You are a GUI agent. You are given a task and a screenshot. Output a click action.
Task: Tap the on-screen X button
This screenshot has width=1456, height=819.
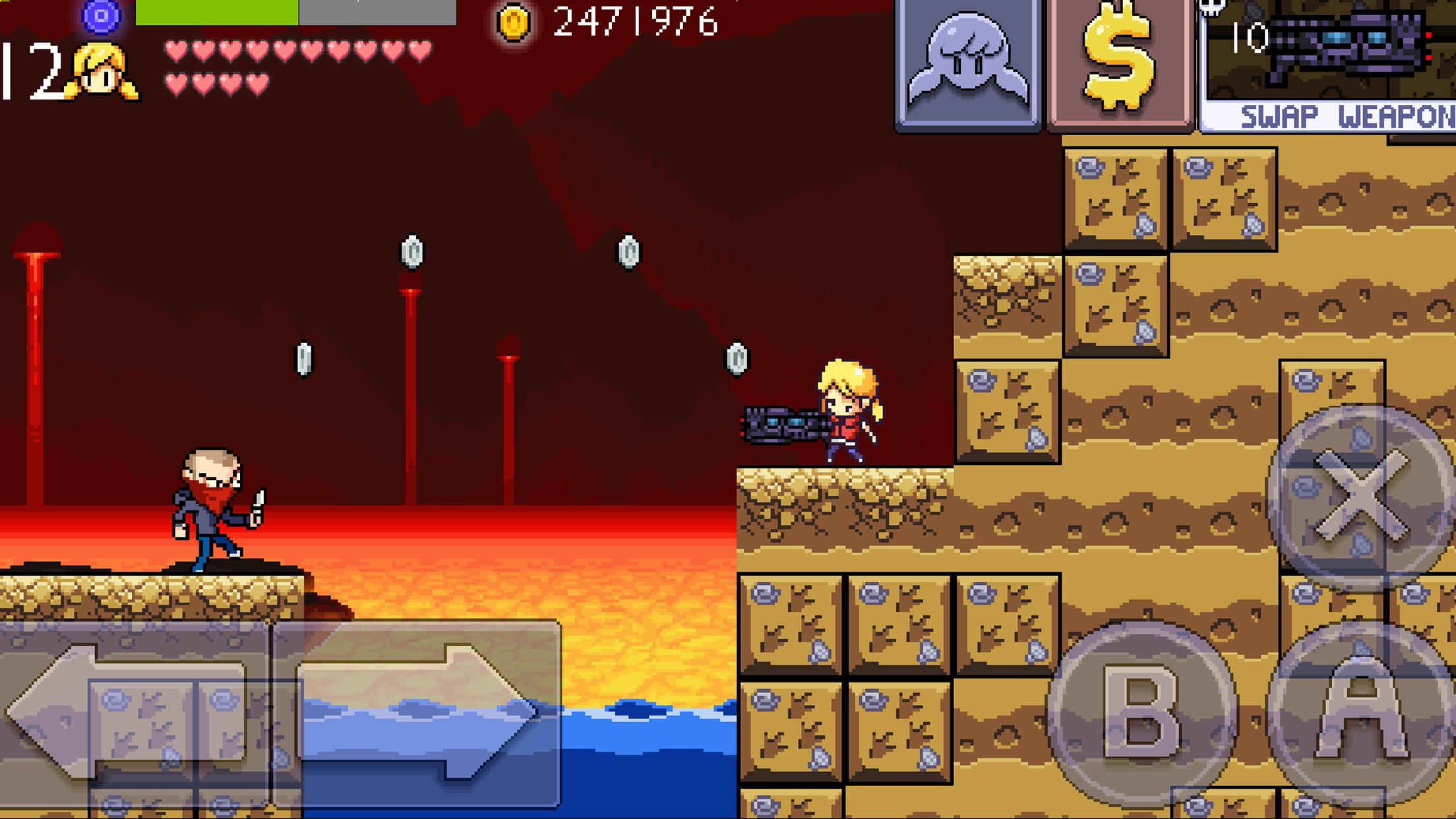tap(1360, 498)
